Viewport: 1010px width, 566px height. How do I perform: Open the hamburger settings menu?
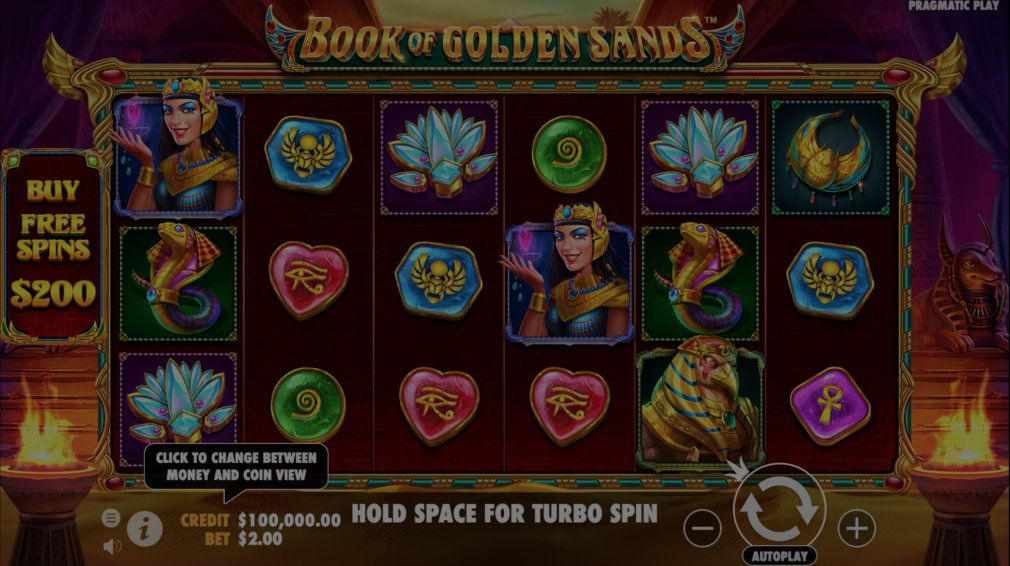tap(111, 517)
